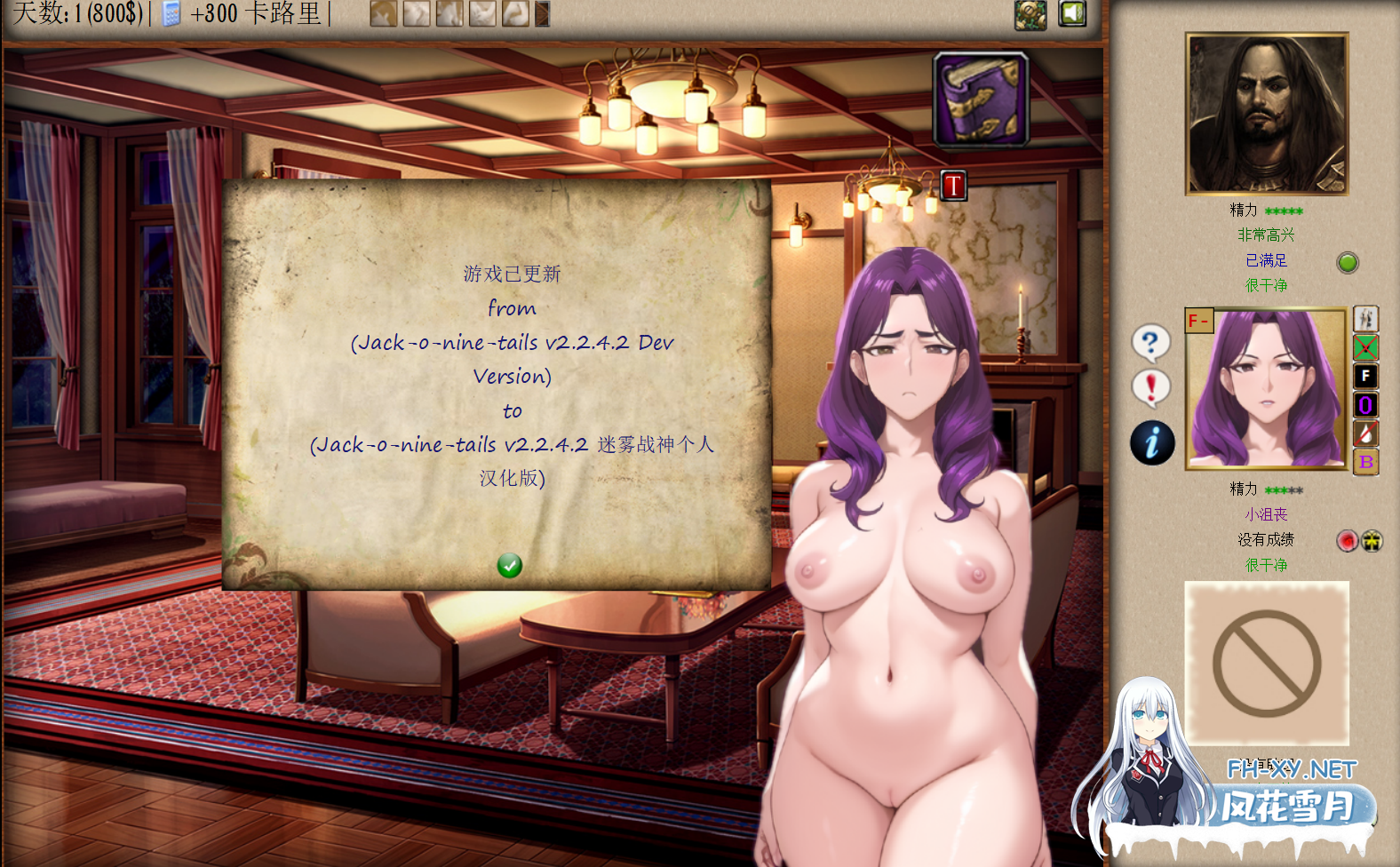Open the gear settings icon
The image size is (1400, 867).
click(1030, 14)
